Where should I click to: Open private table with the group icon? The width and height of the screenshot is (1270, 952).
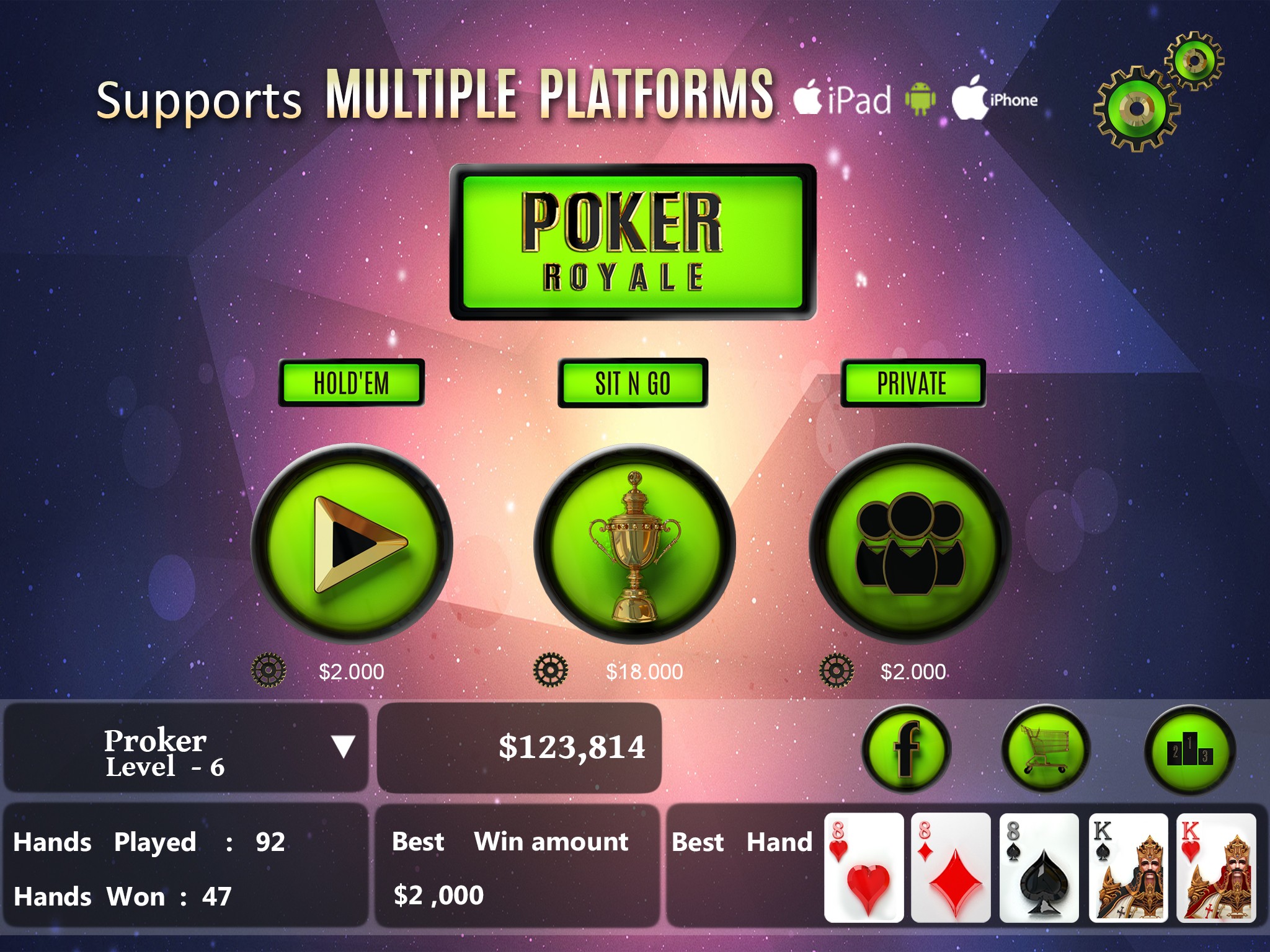tap(910, 544)
